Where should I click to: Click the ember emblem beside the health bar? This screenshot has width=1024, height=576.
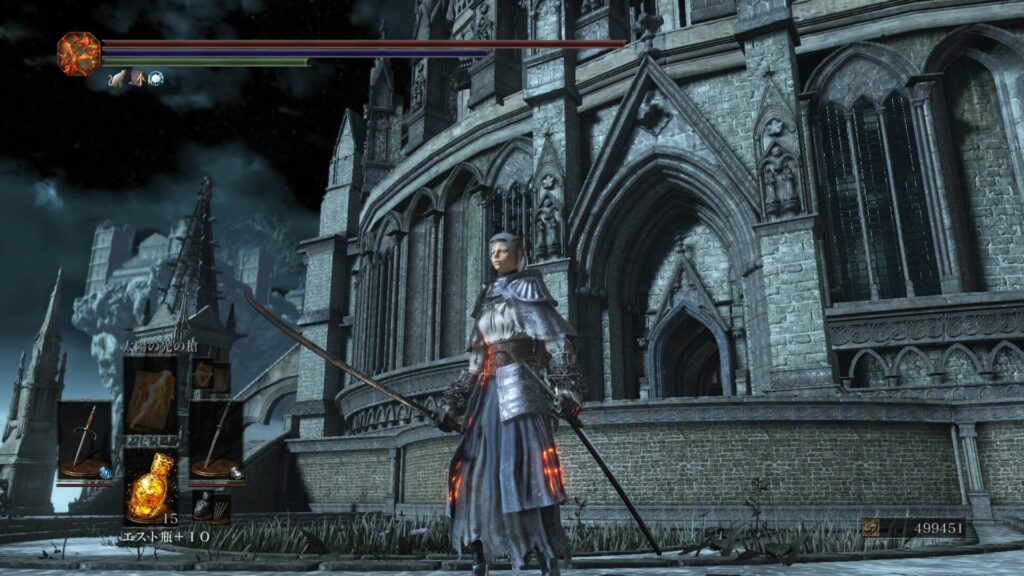[79, 52]
